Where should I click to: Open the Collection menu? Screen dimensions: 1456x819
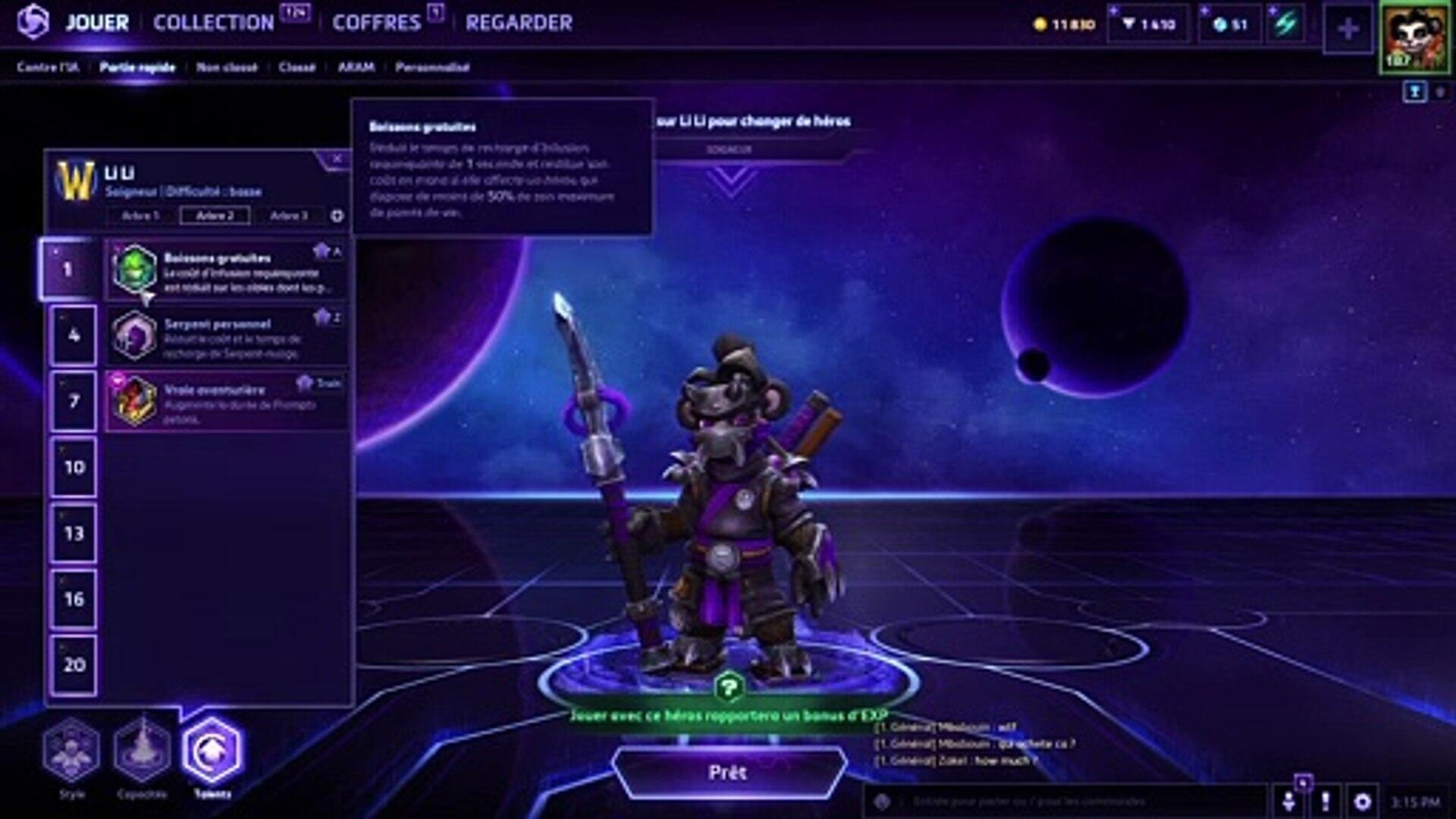[x=214, y=23]
